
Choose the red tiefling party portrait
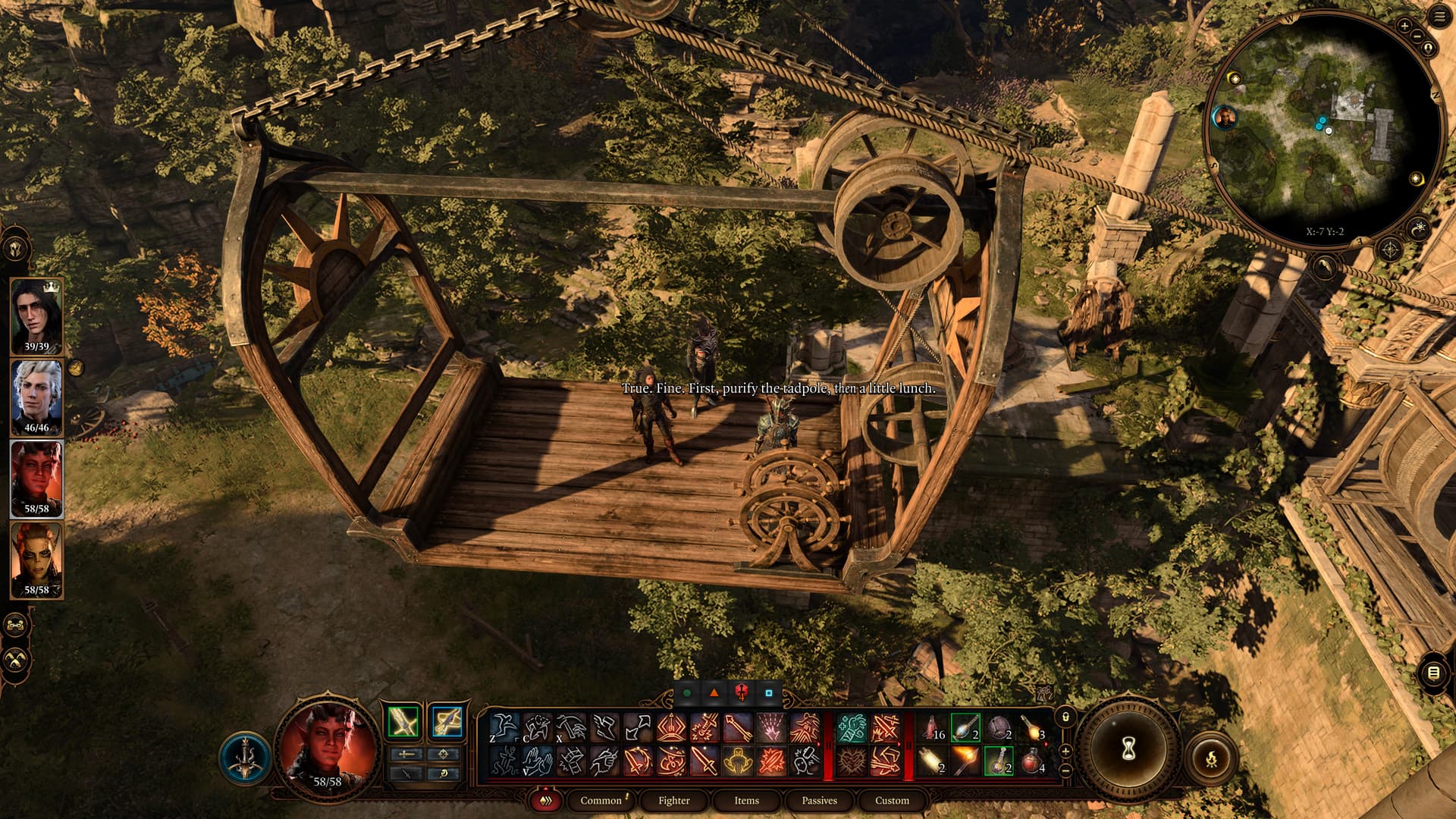[x=36, y=478]
